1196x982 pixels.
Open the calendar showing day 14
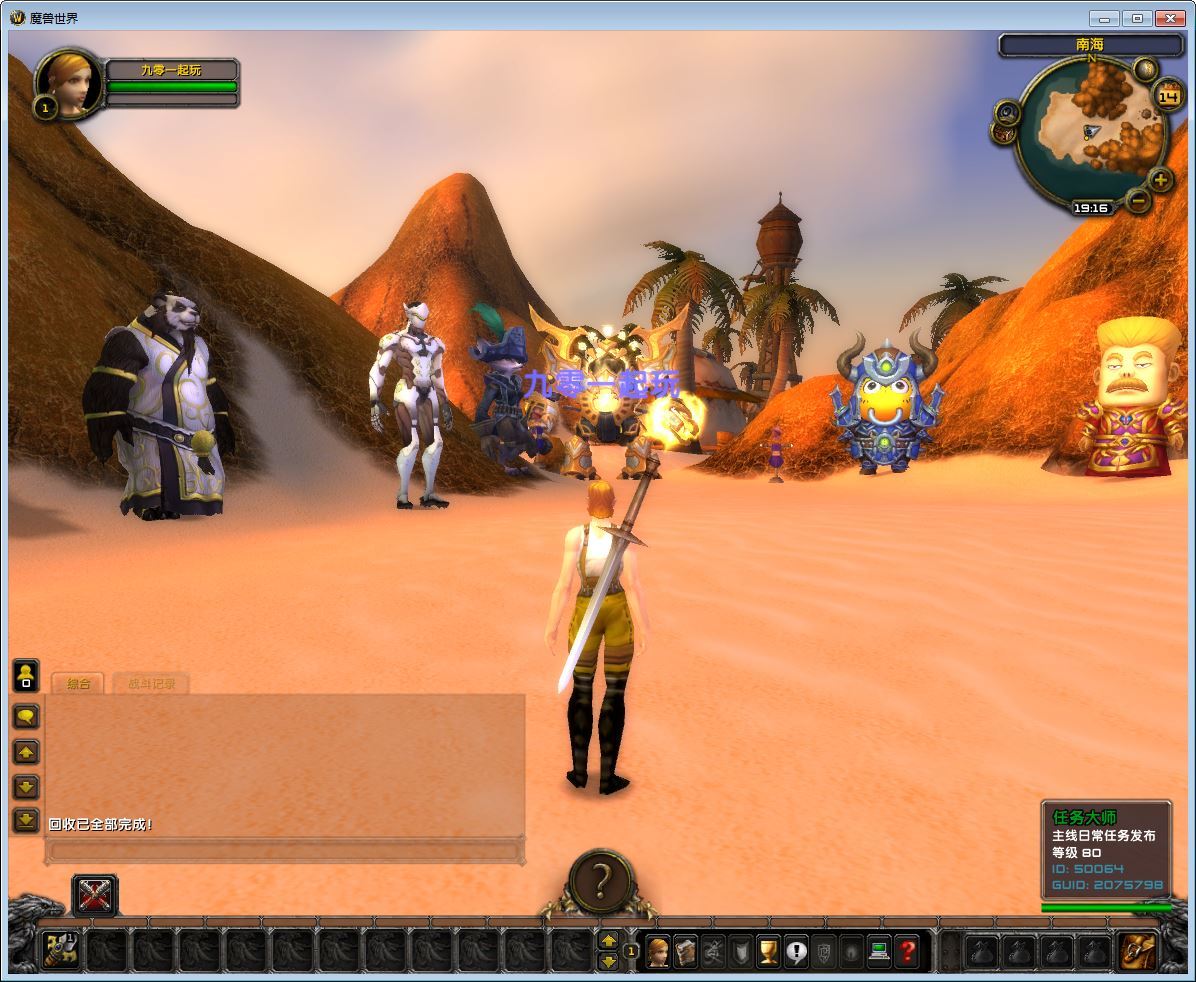click(1167, 96)
